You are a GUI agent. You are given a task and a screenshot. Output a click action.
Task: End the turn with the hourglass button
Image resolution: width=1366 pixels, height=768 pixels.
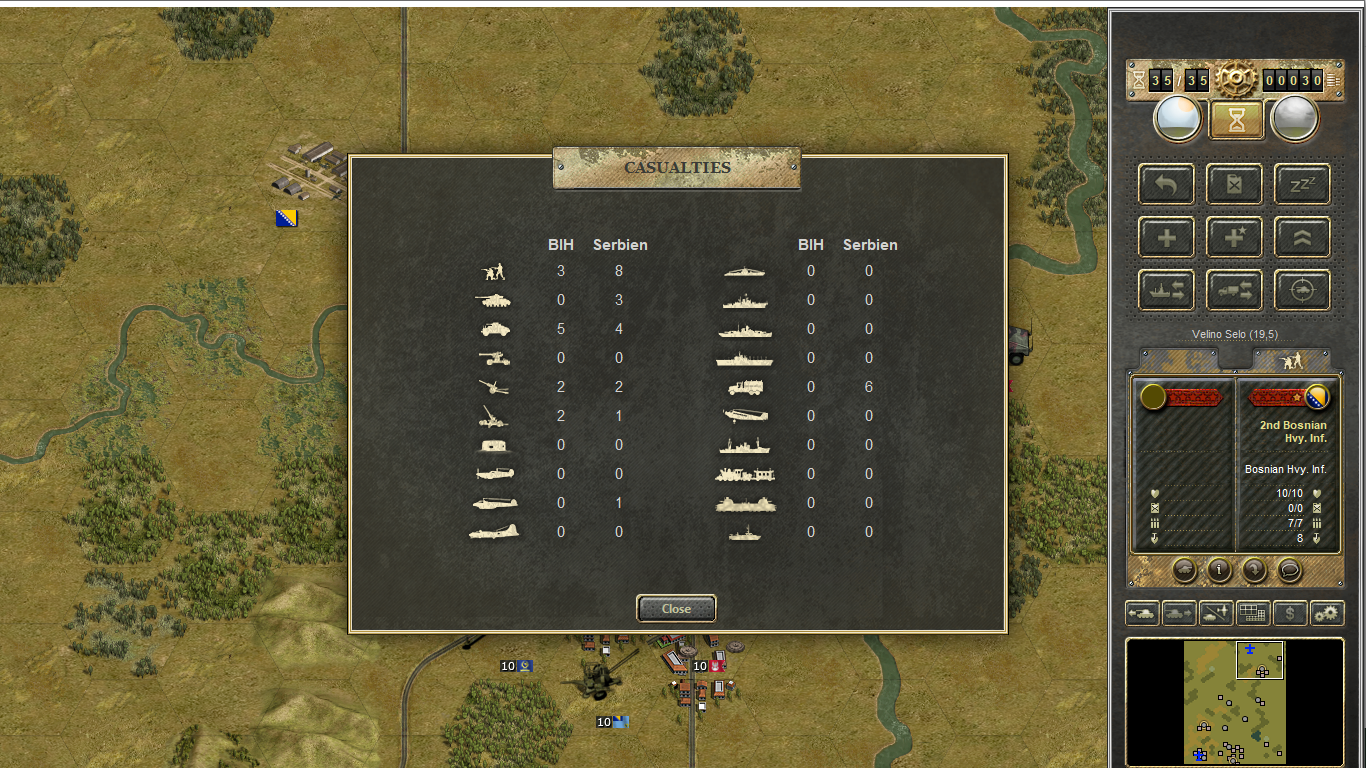(x=1237, y=120)
